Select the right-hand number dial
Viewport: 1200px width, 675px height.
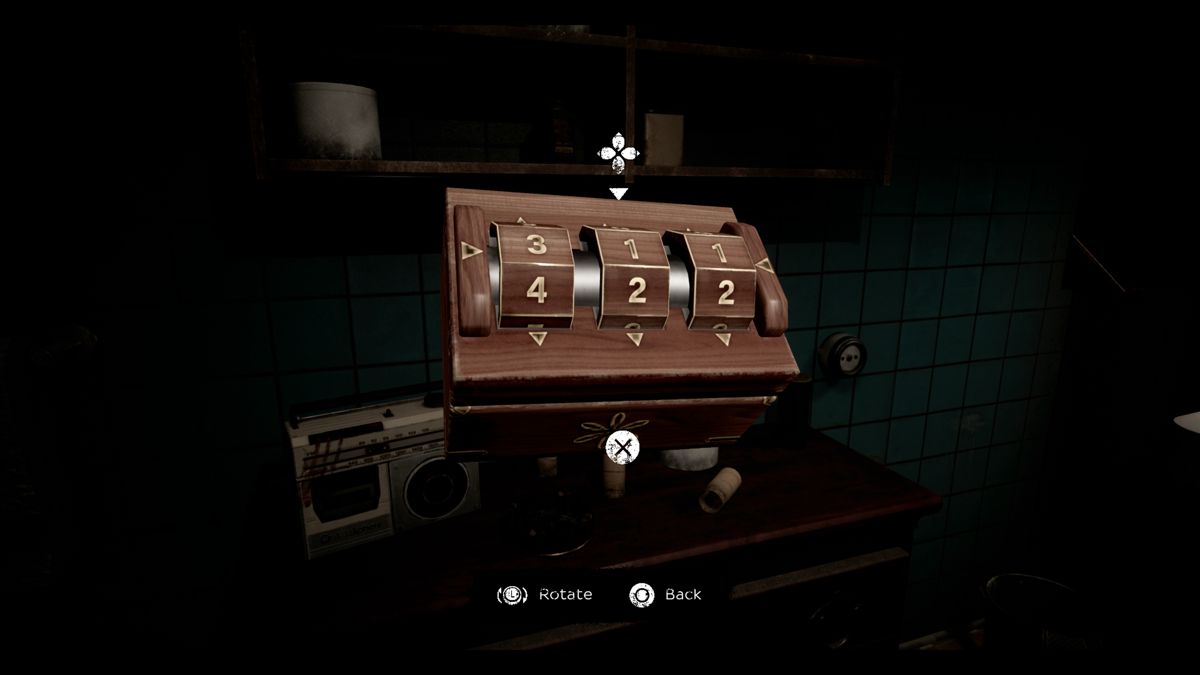tap(724, 292)
